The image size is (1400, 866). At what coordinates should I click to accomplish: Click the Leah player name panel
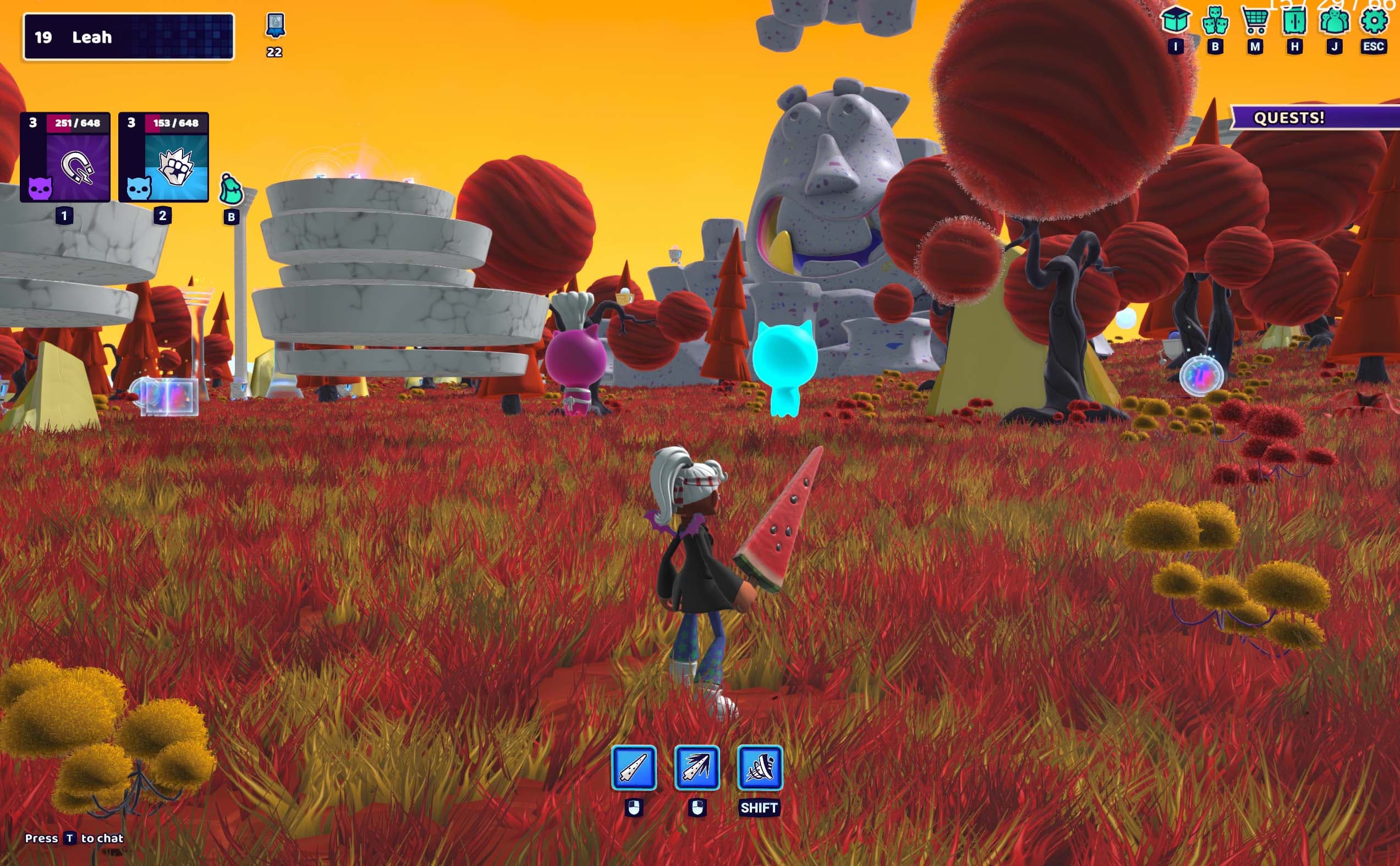pos(128,37)
